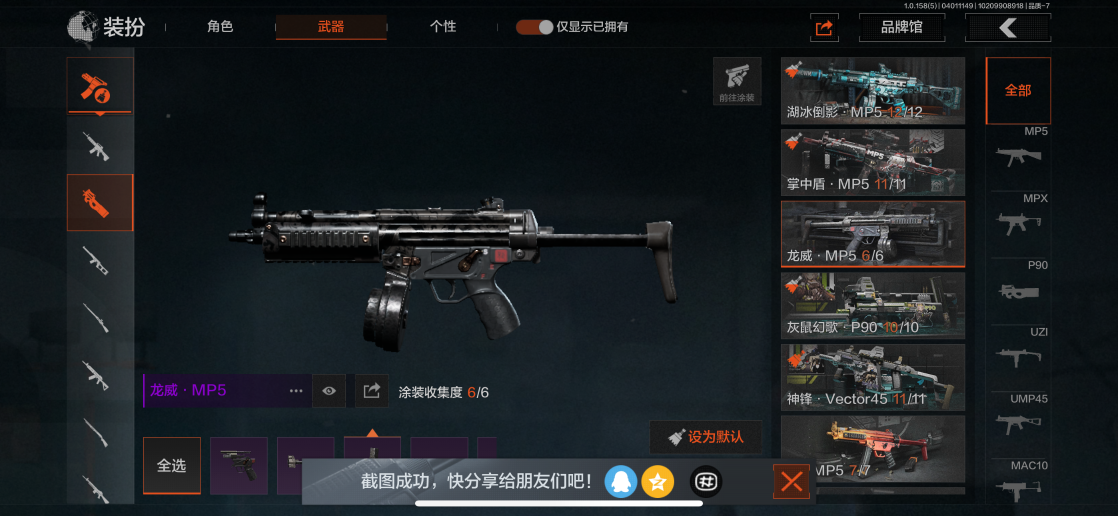The height and width of the screenshot is (516, 1118).
Task: Open 前往涂装 paint shortcut
Action: [x=737, y=81]
